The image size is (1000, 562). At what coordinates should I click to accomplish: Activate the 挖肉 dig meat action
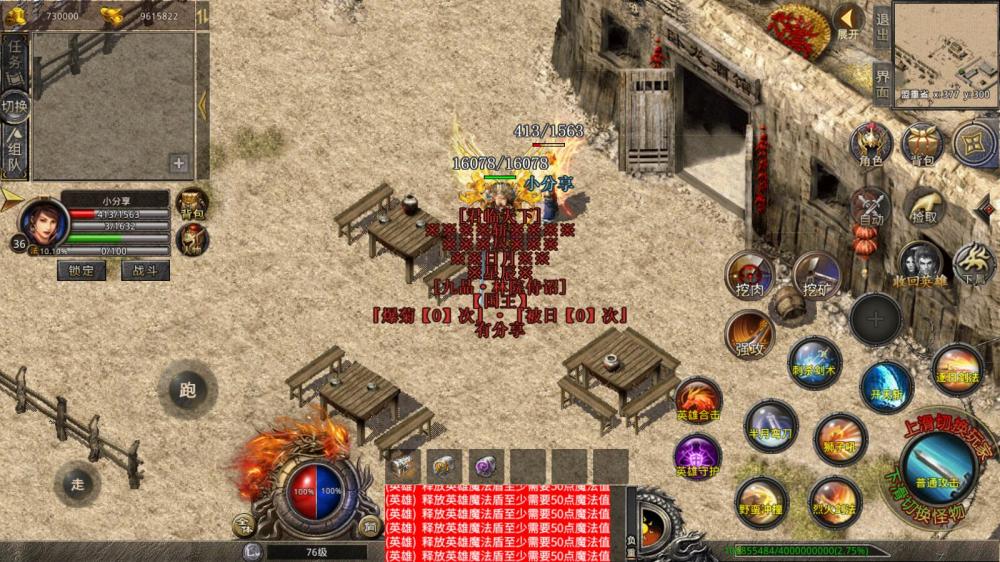[x=748, y=274]
